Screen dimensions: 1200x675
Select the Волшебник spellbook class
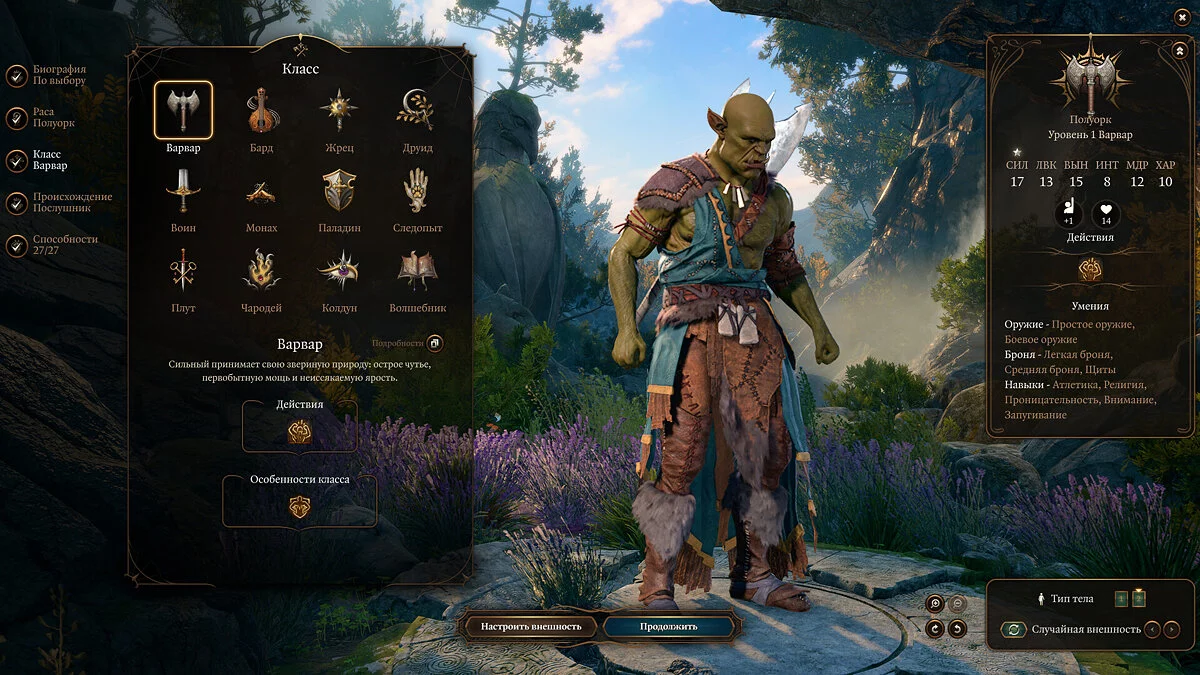pyautogui.click(x=416, y=270)
